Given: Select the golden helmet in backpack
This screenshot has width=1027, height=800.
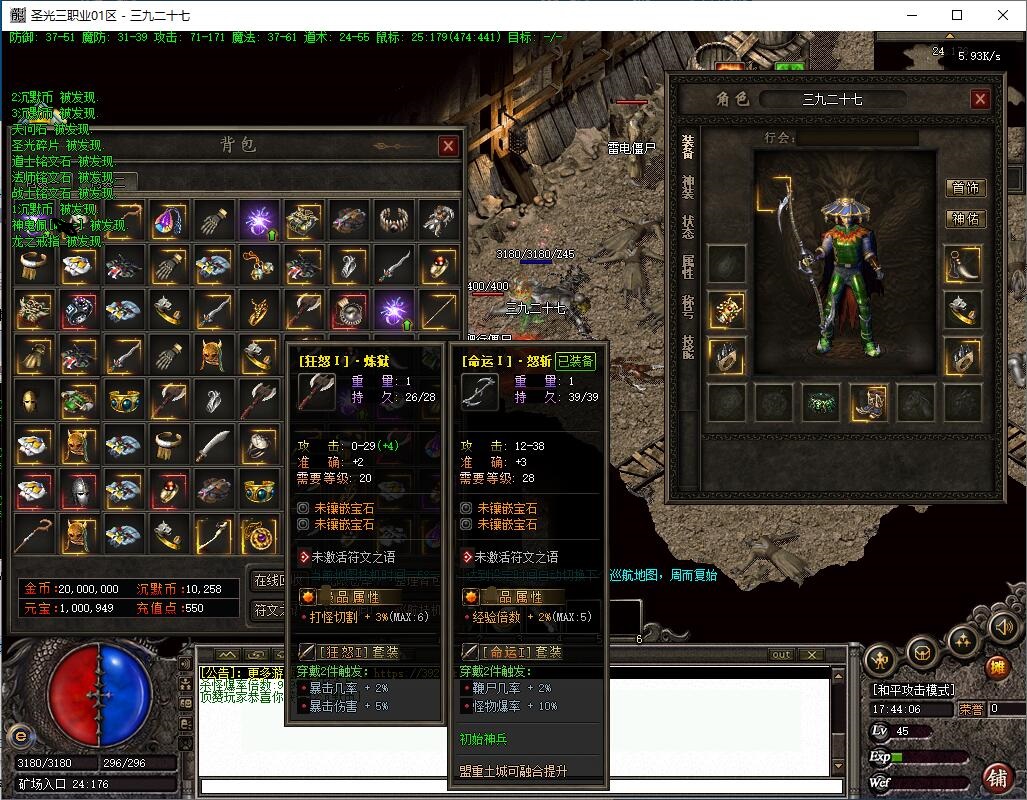Looking at the screenshot, I should click(x=36, y=399).
